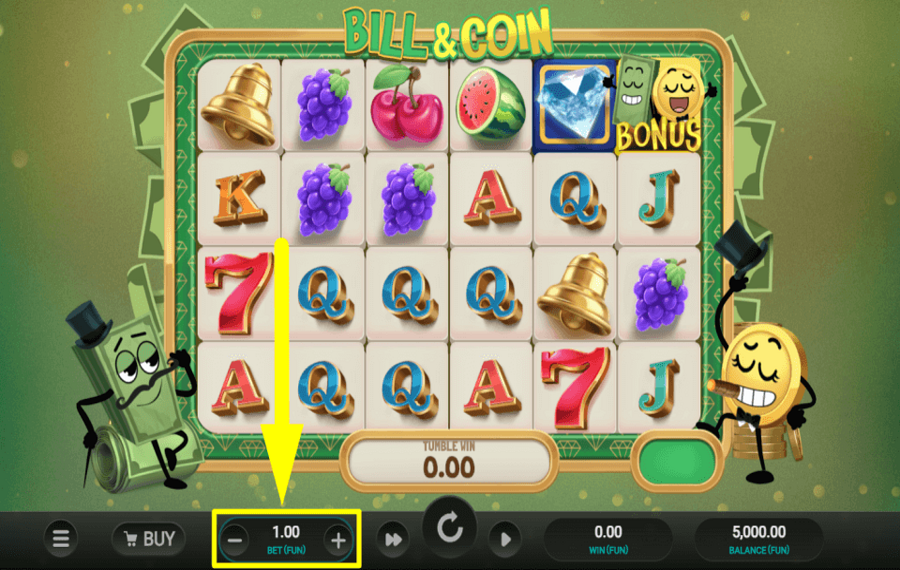Toggle turbo fast-forward mode
This screenshot has width=900, height=570.
(393, 540)
